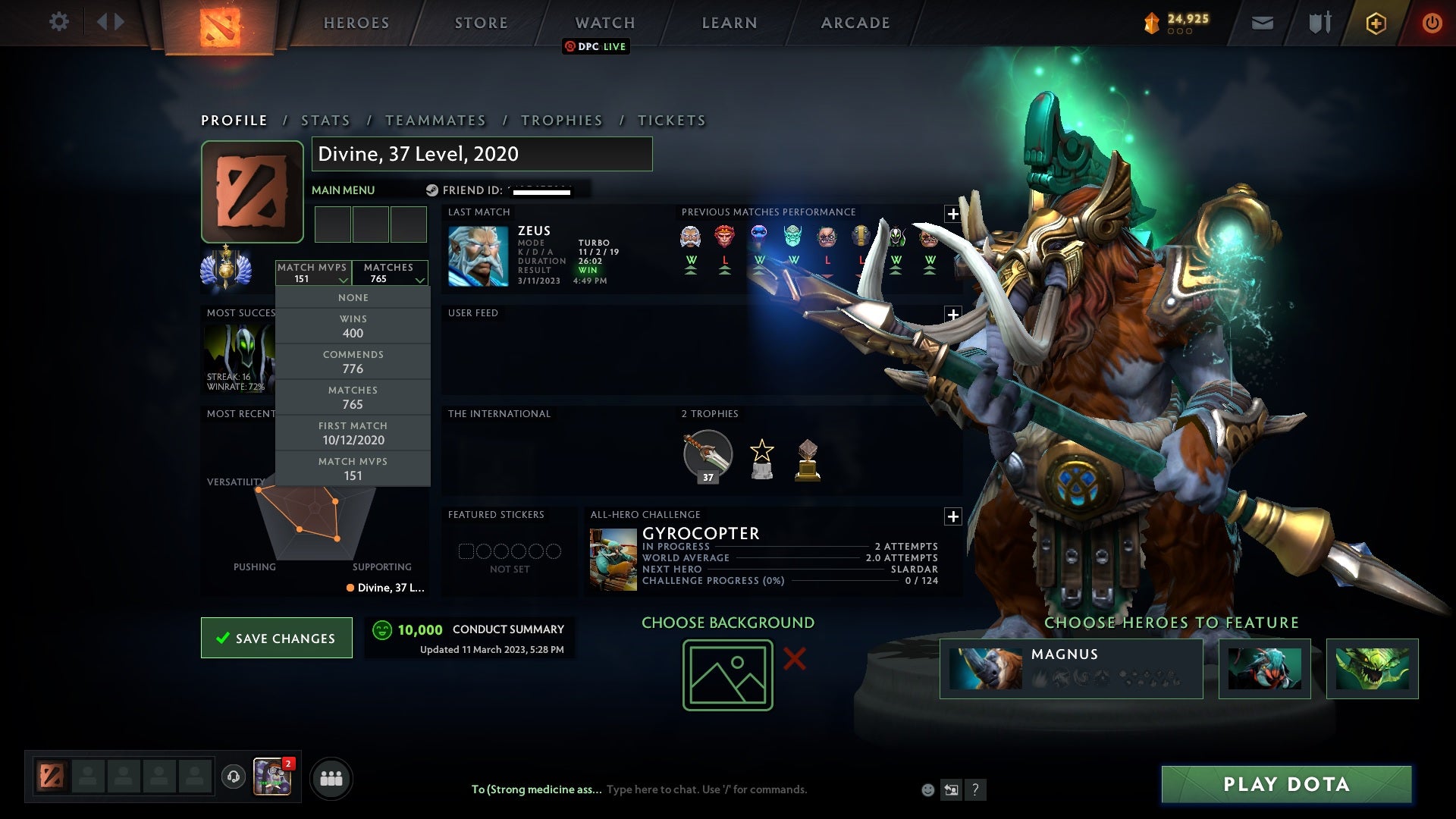This screenshot has width=1456, height=819.
Task: Click the gold plus hexagon purchase icon
Action: click(x=1376, y=23)
